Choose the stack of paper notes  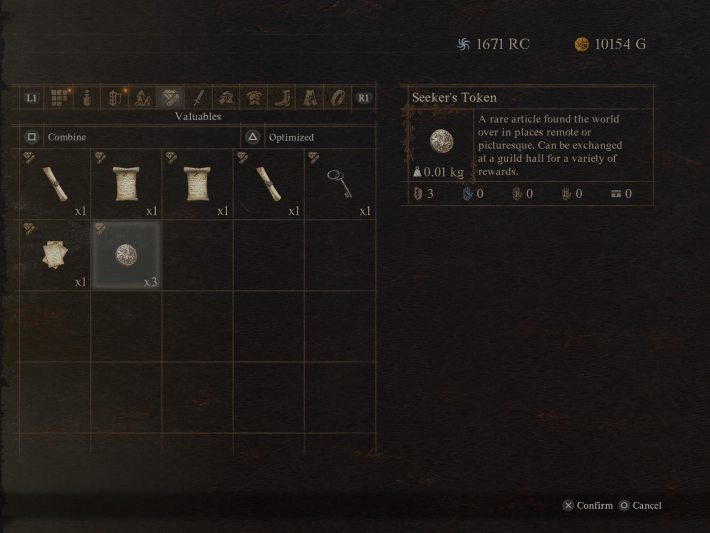coord(54,255)
